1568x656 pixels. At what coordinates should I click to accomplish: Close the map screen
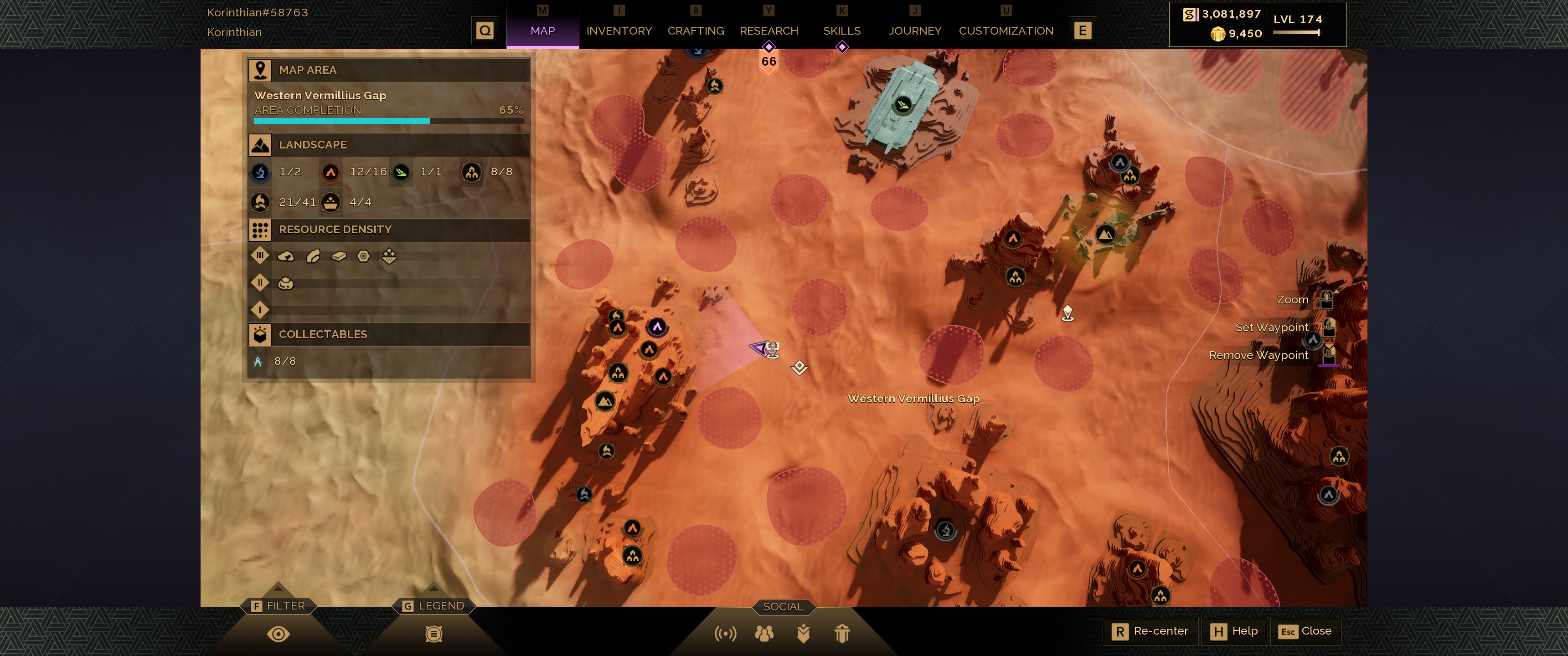pyautogui.click(x=1305, y=631)
